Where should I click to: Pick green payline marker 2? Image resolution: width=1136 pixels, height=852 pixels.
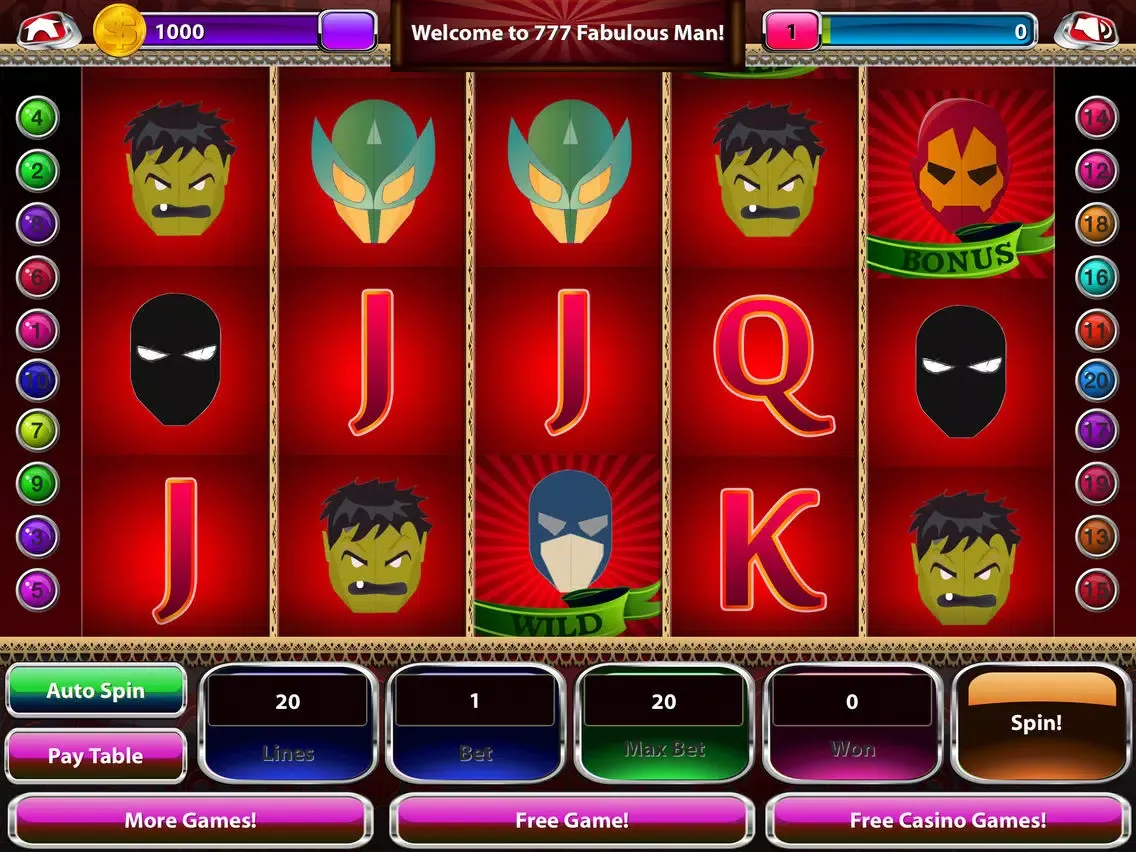point(37,171)
